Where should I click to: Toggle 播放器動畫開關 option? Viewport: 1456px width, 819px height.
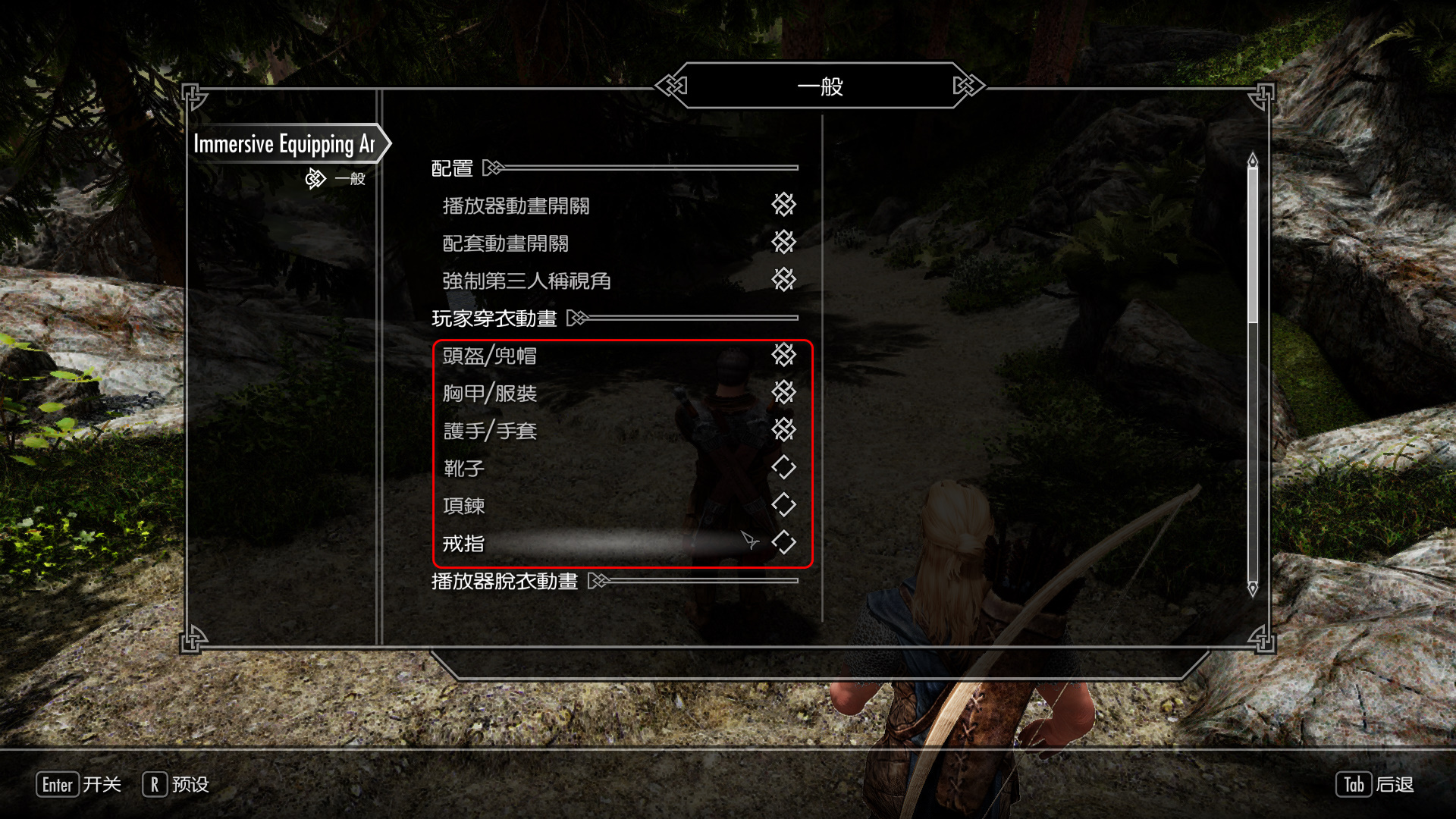tap(783, 204)
